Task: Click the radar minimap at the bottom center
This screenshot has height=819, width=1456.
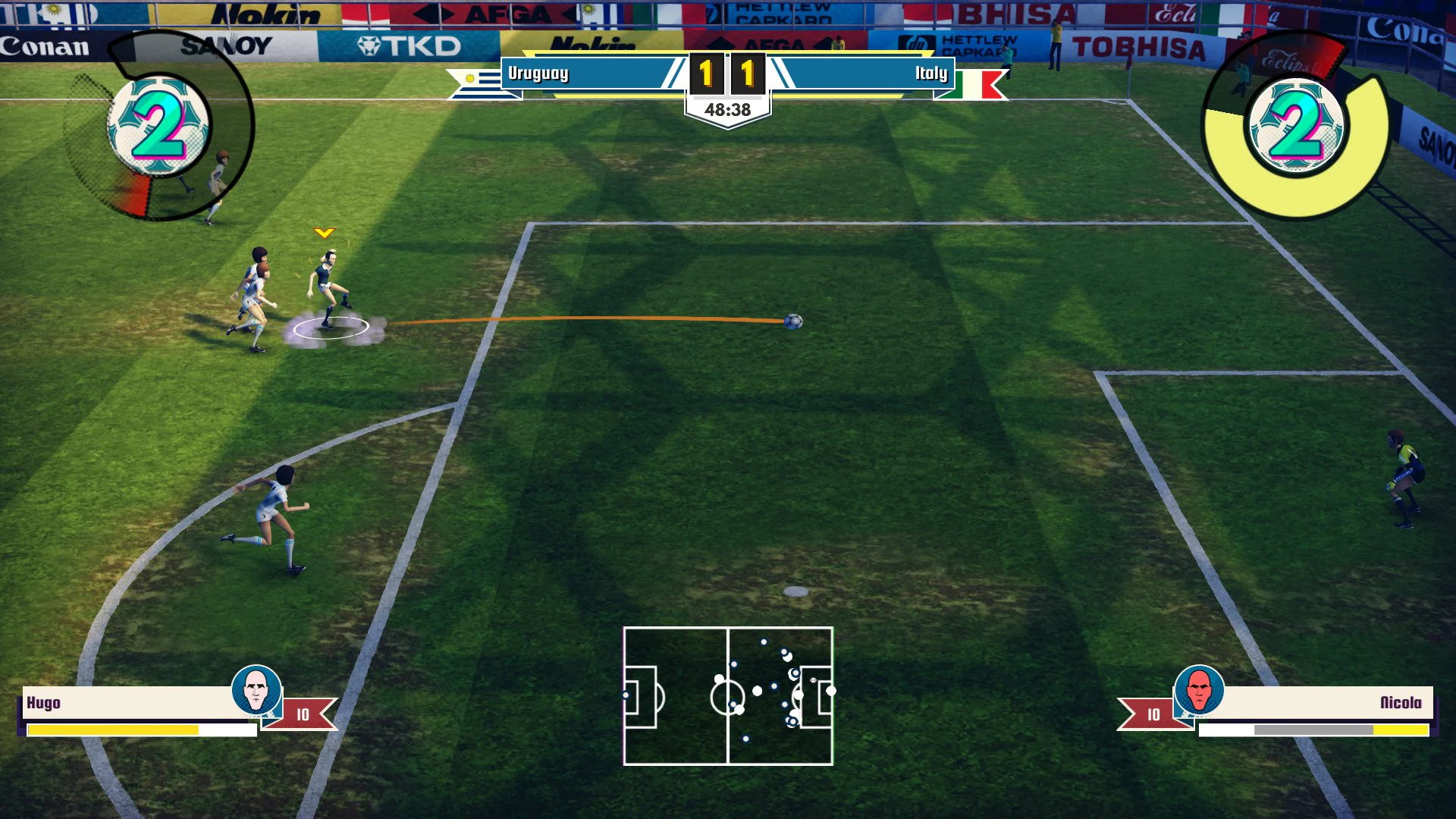Action: click(727, 696)
